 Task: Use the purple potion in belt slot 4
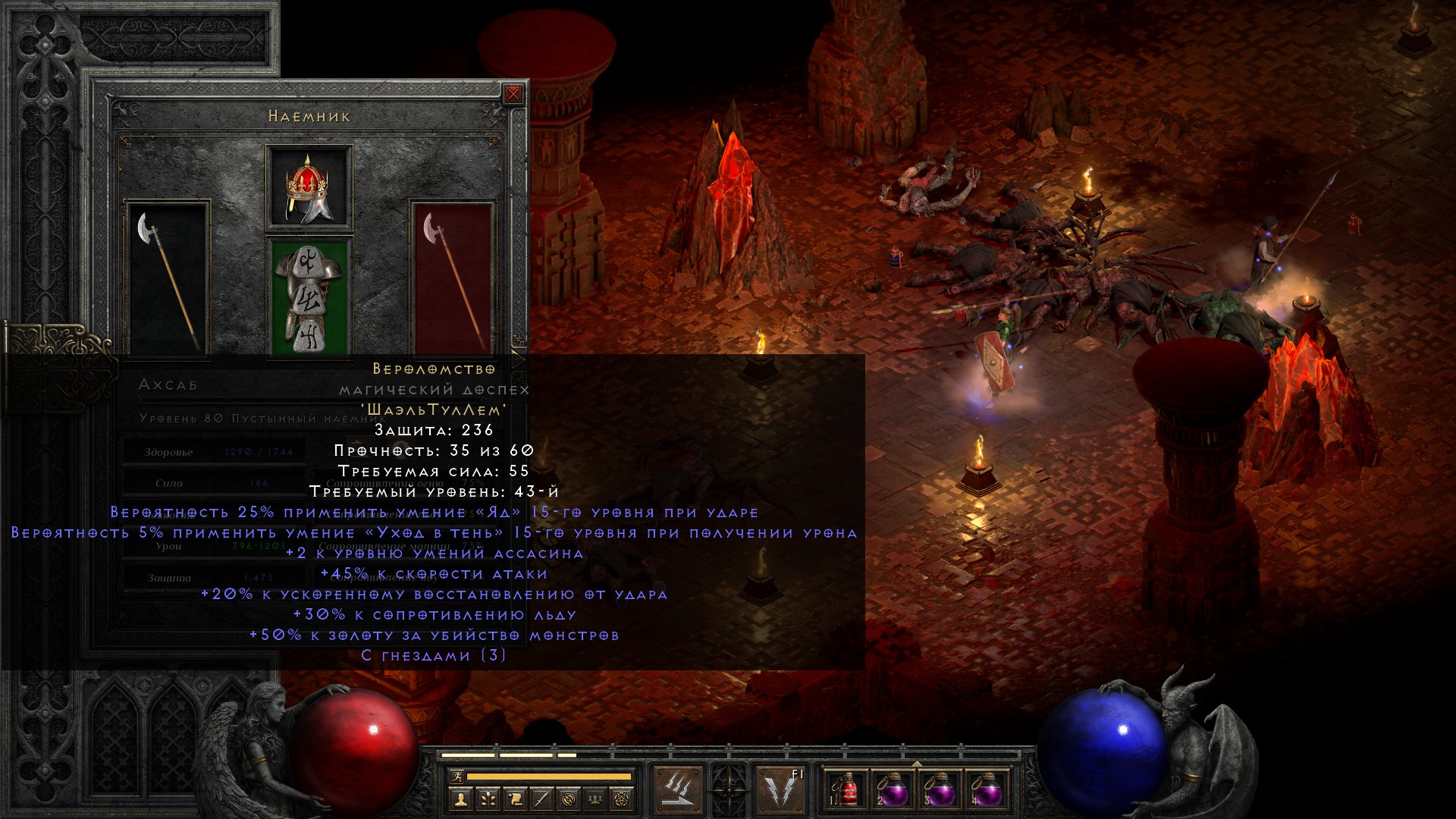pyautogui.click(x=987, y=790)
